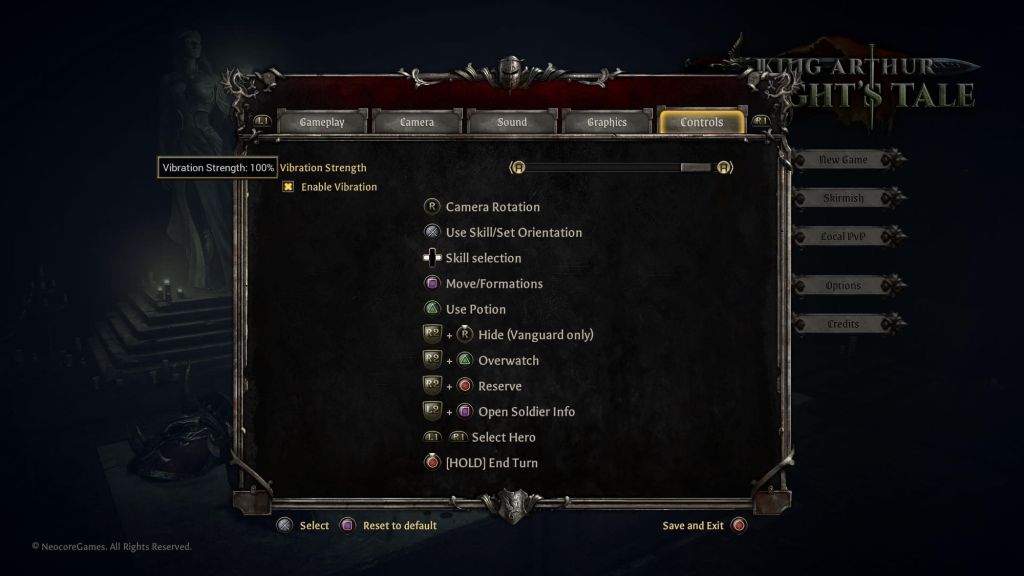Start a New Game
Screen dimensions: 1024x576
[x=843, y=160]
